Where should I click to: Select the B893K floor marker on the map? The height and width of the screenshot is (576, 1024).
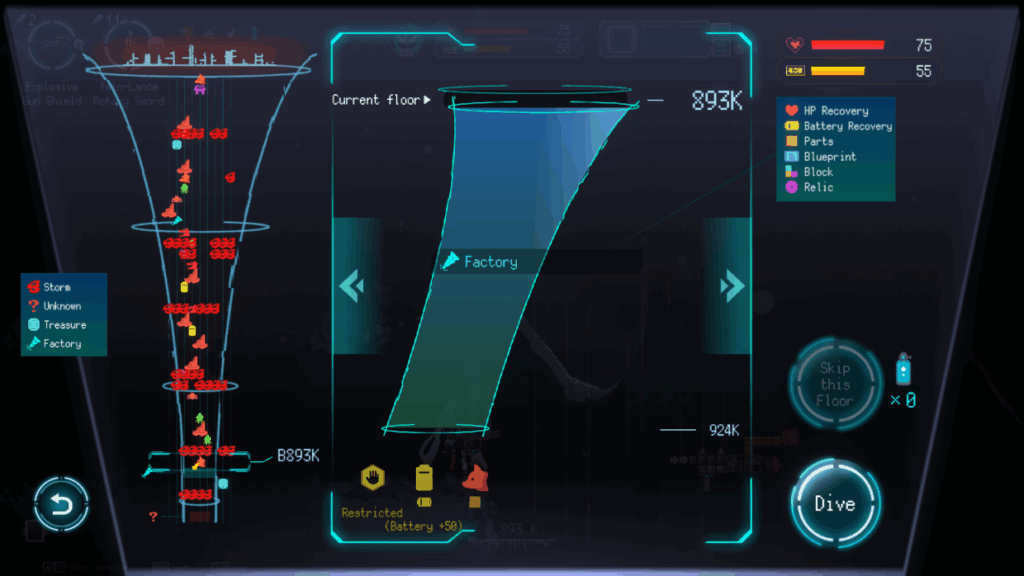298,456
